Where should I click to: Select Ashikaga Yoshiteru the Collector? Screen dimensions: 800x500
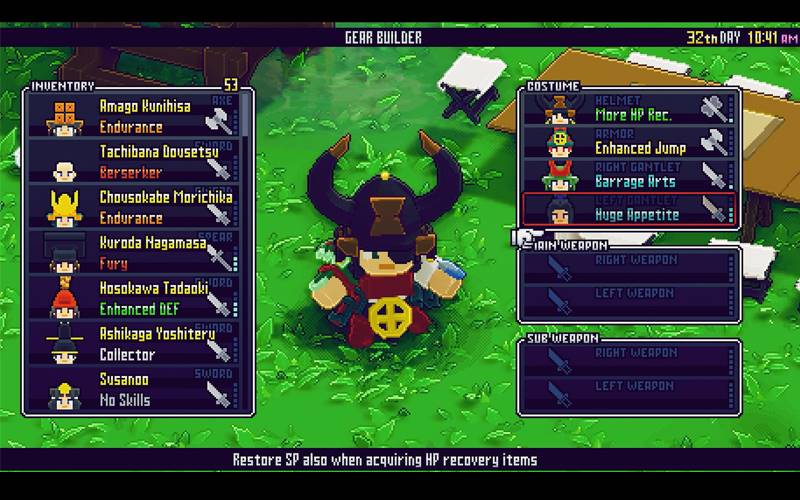pyautogui.click(x=135, y=345)
